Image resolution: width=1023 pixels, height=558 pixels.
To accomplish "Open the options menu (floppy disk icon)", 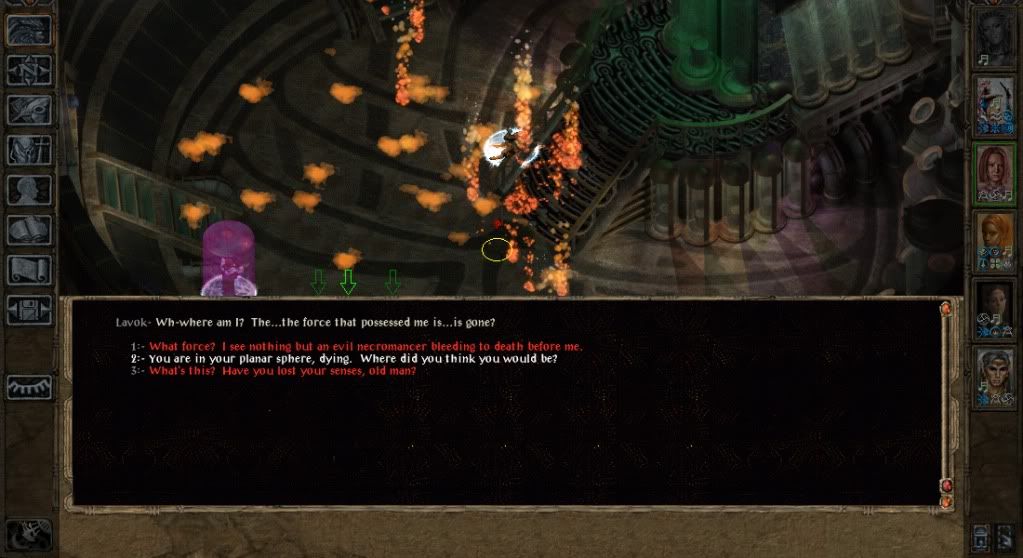I will (29, 309).
